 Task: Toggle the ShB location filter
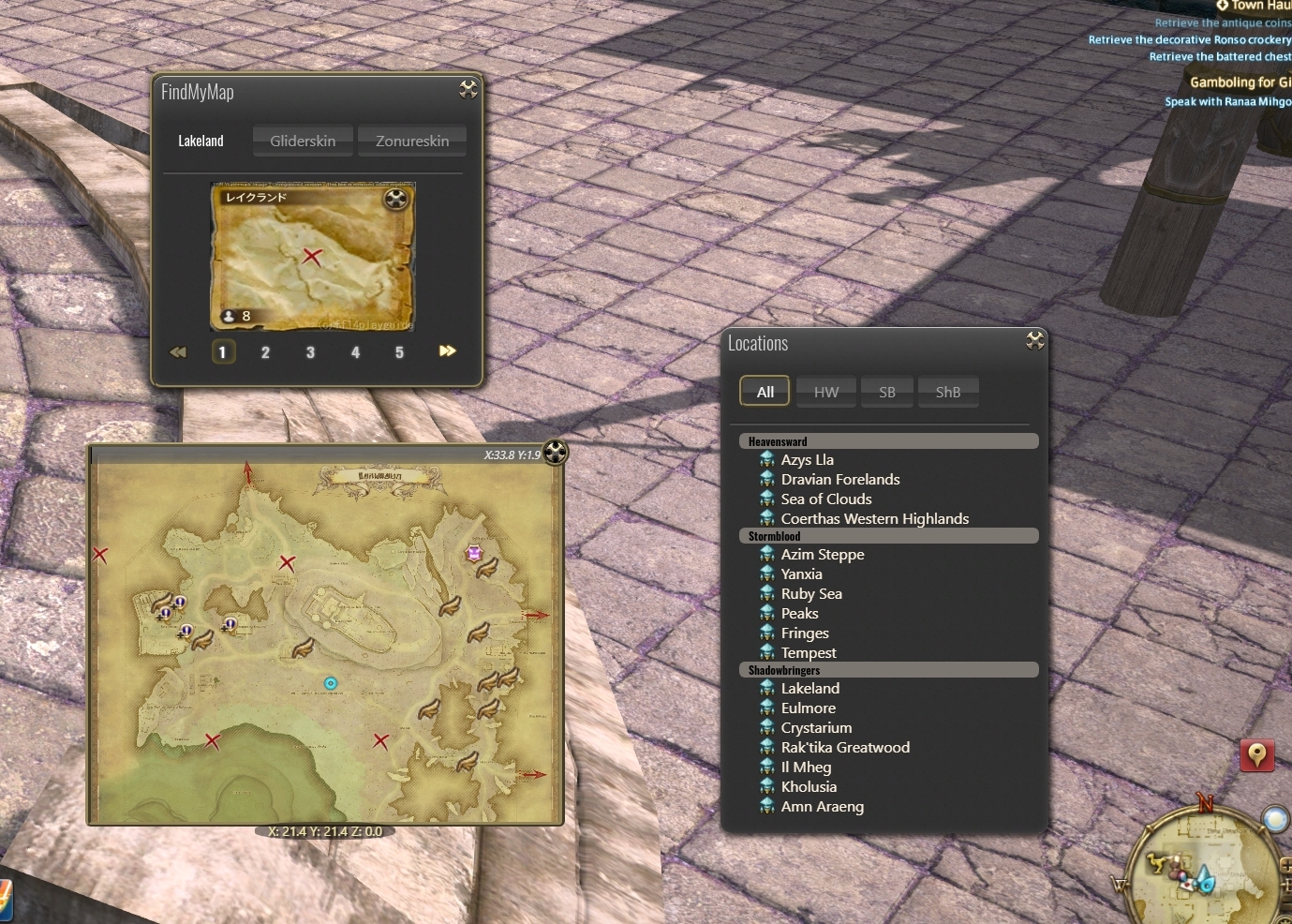click(x=947, y=391)
